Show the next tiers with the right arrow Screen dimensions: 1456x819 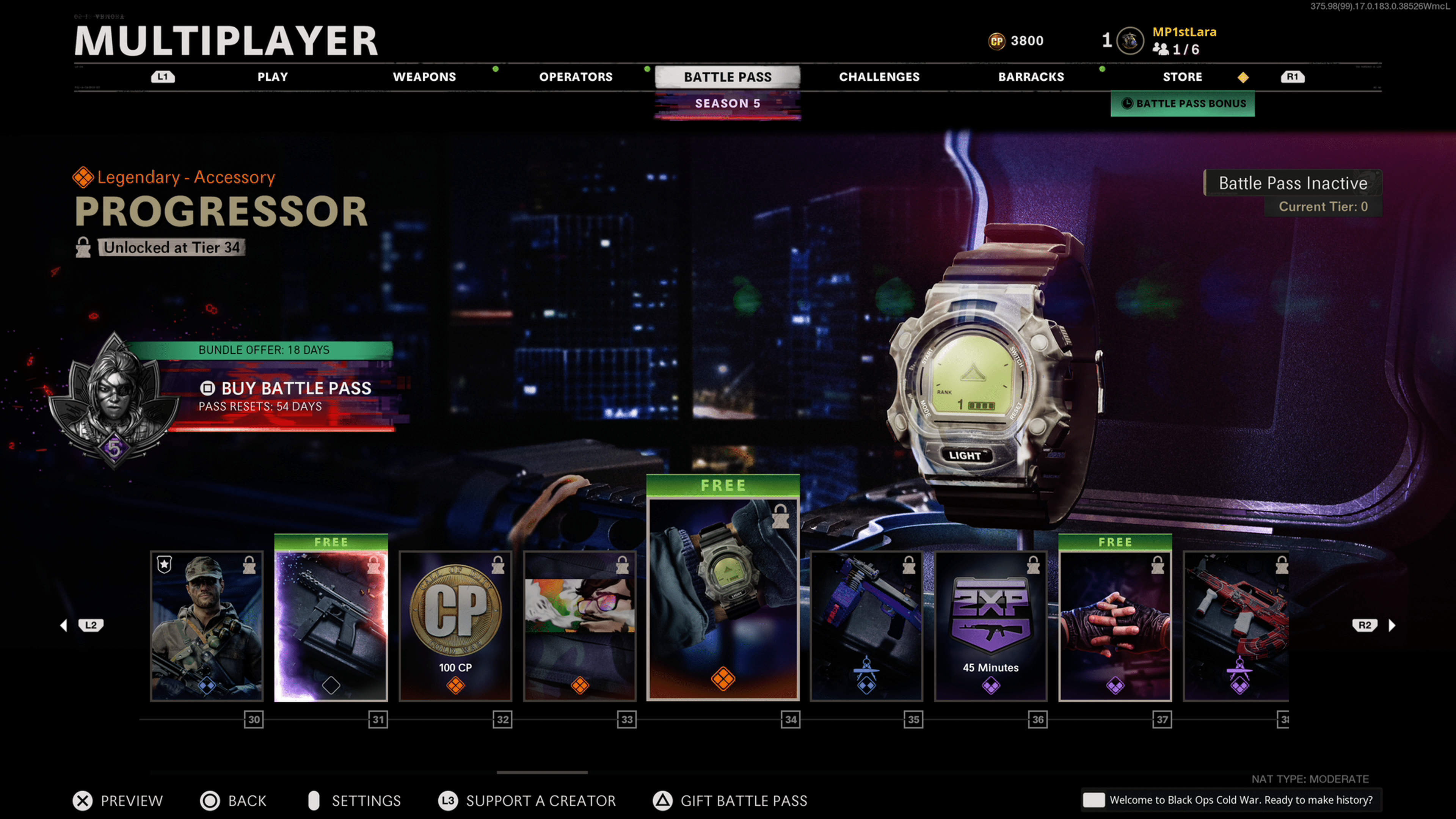pos(1392,625)
